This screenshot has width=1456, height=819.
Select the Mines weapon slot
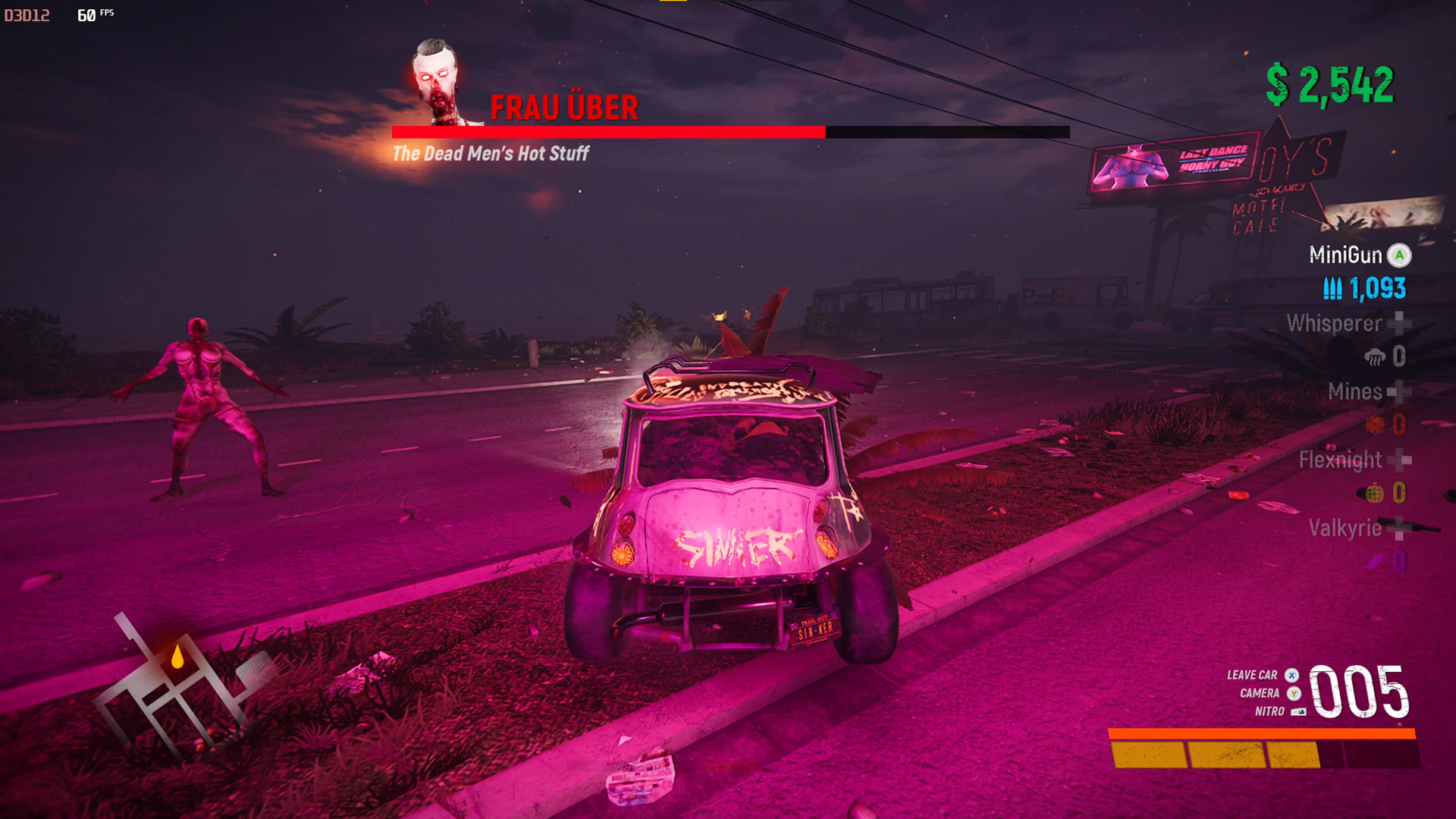[x=1355, y=391]
